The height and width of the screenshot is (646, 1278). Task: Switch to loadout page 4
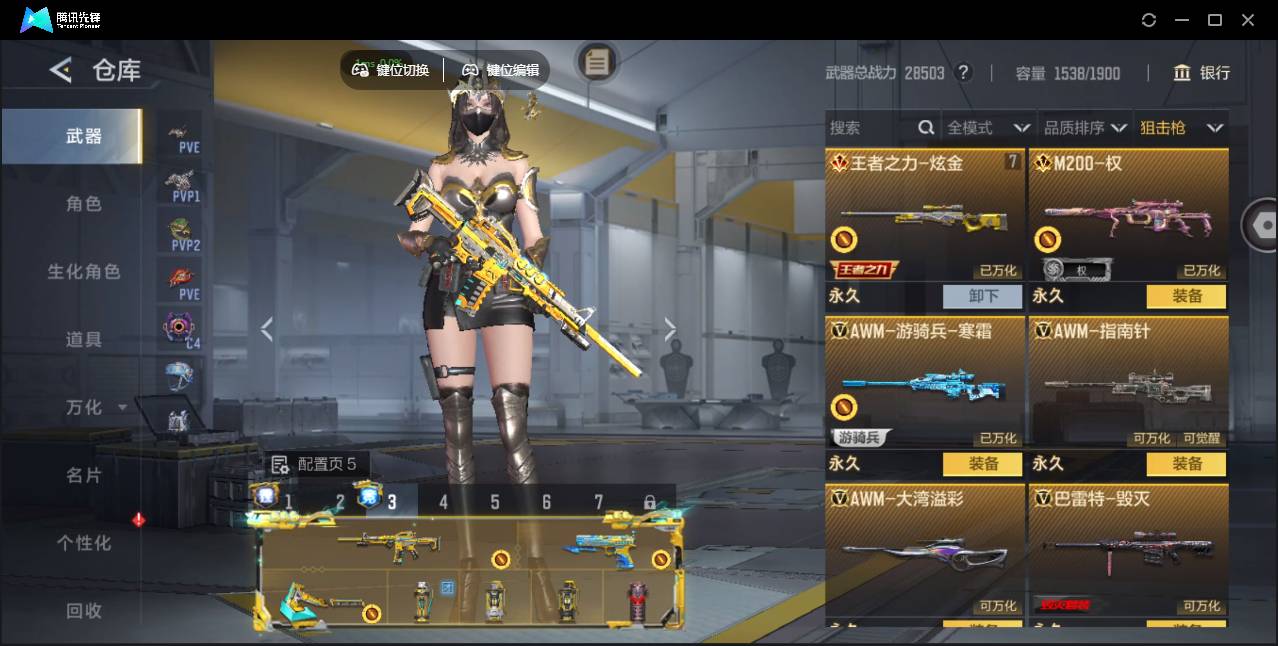tap(444, 502)
